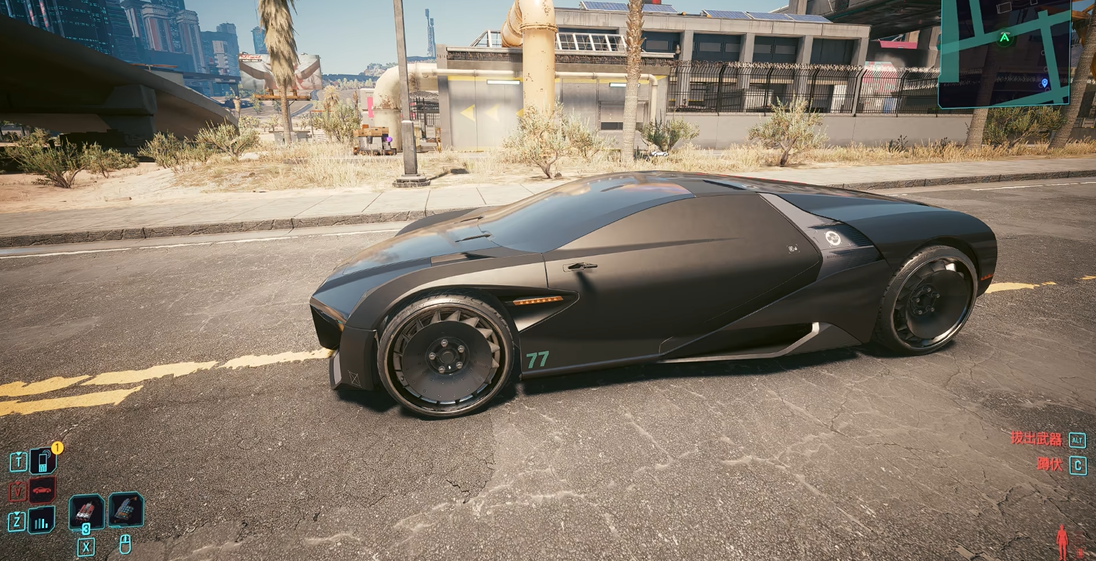The height and width of the screenshot is (561, 1096).
Task: Click the blue location pin on minimap
Action: click(x=1045, y=82)
